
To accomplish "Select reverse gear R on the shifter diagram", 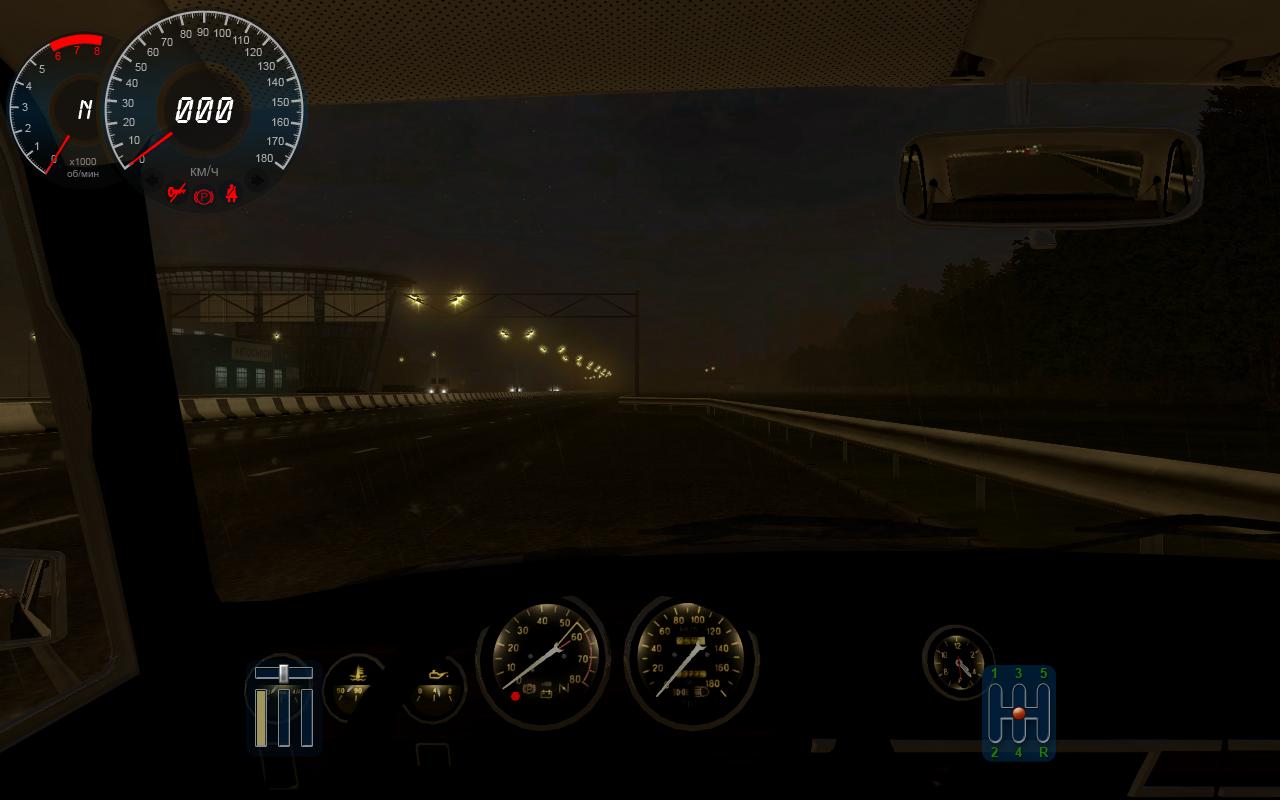I will (1043, 752).
